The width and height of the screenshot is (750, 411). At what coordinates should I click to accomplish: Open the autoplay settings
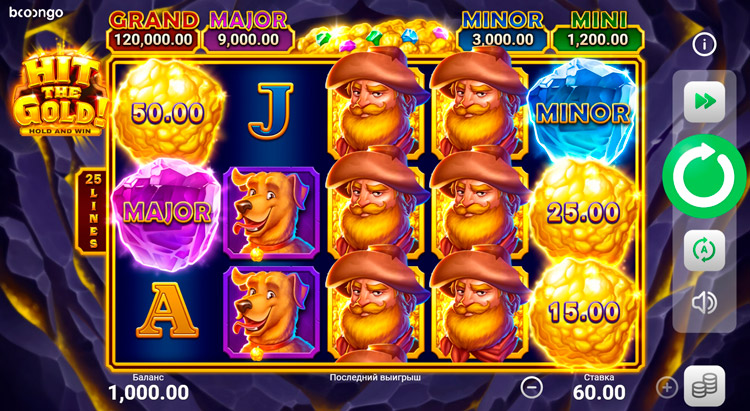tap(704, 250)
